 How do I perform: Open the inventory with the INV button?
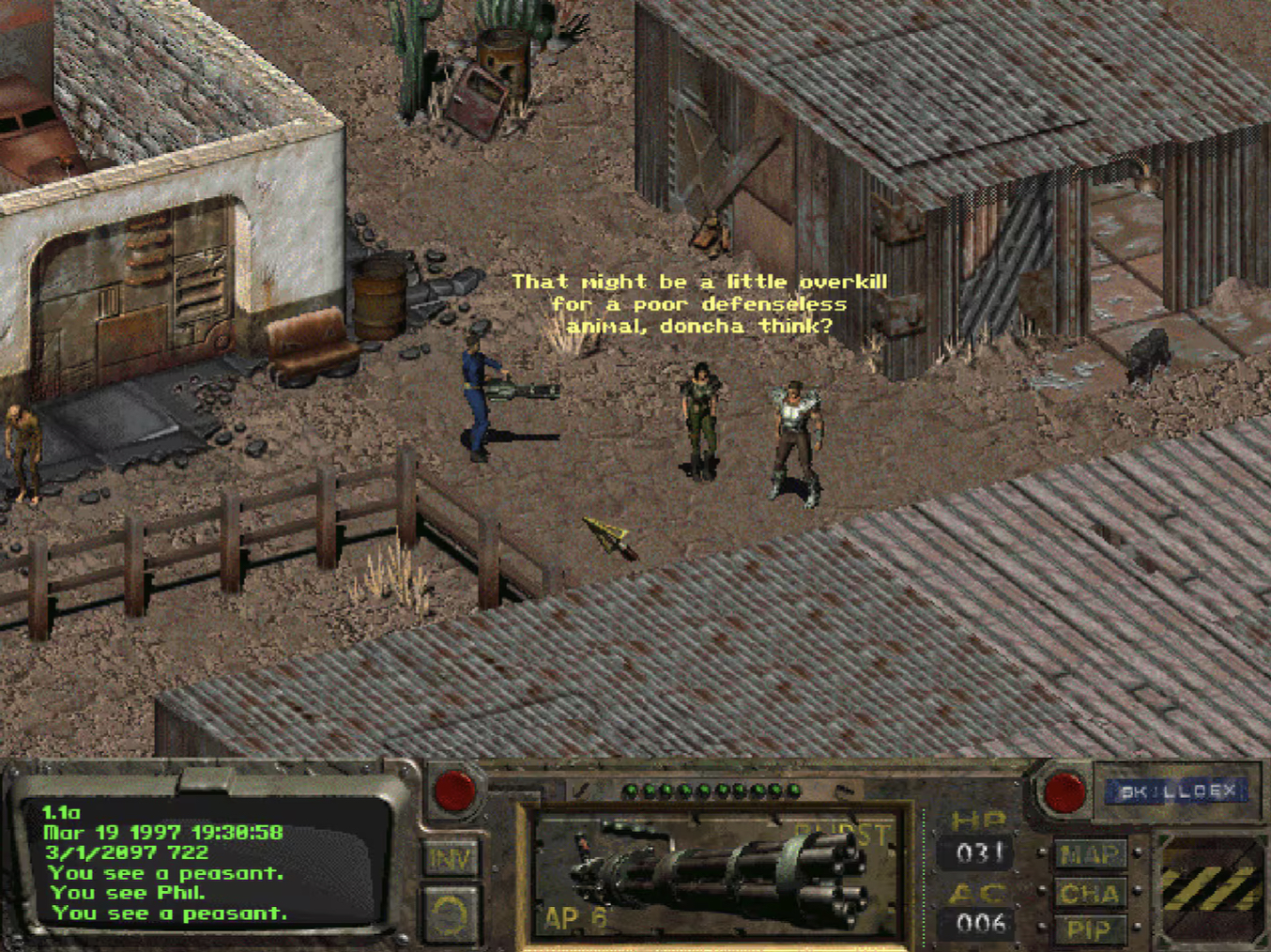point(451,858)
